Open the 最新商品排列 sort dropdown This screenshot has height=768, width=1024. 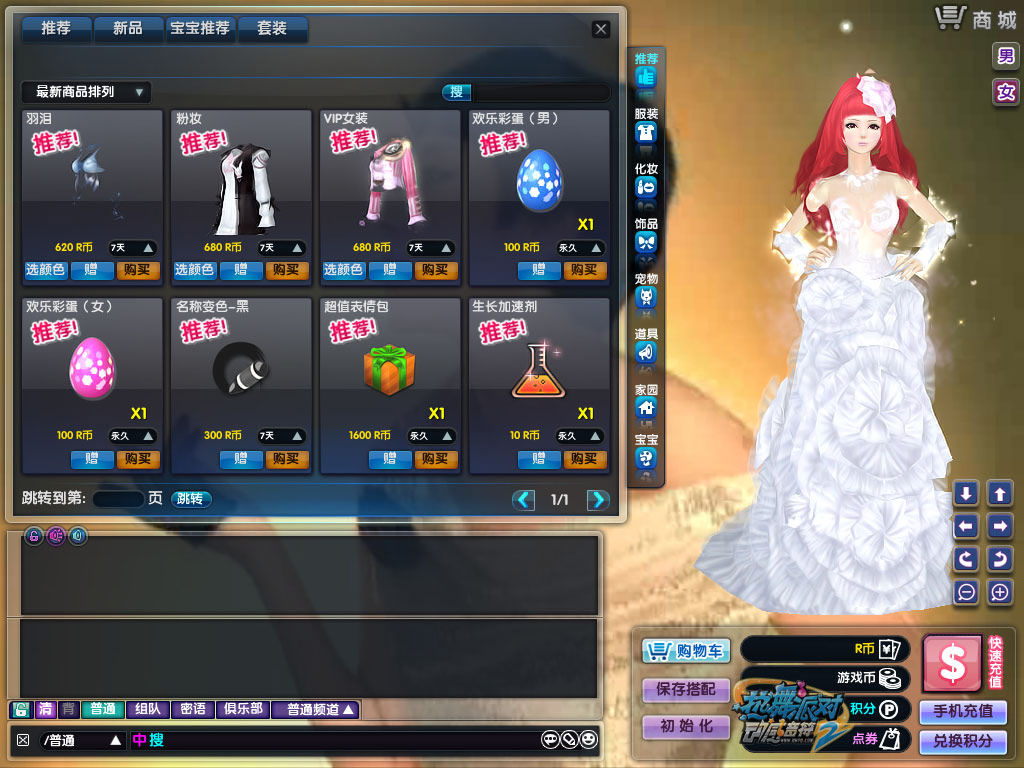tap(86, 92)
